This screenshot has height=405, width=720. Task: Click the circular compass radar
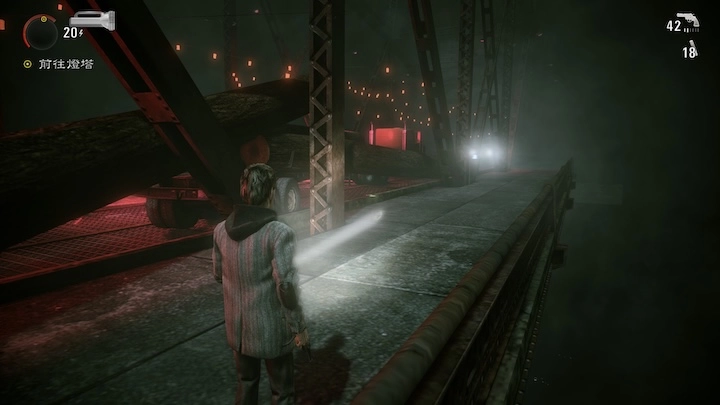coord(41,31)
